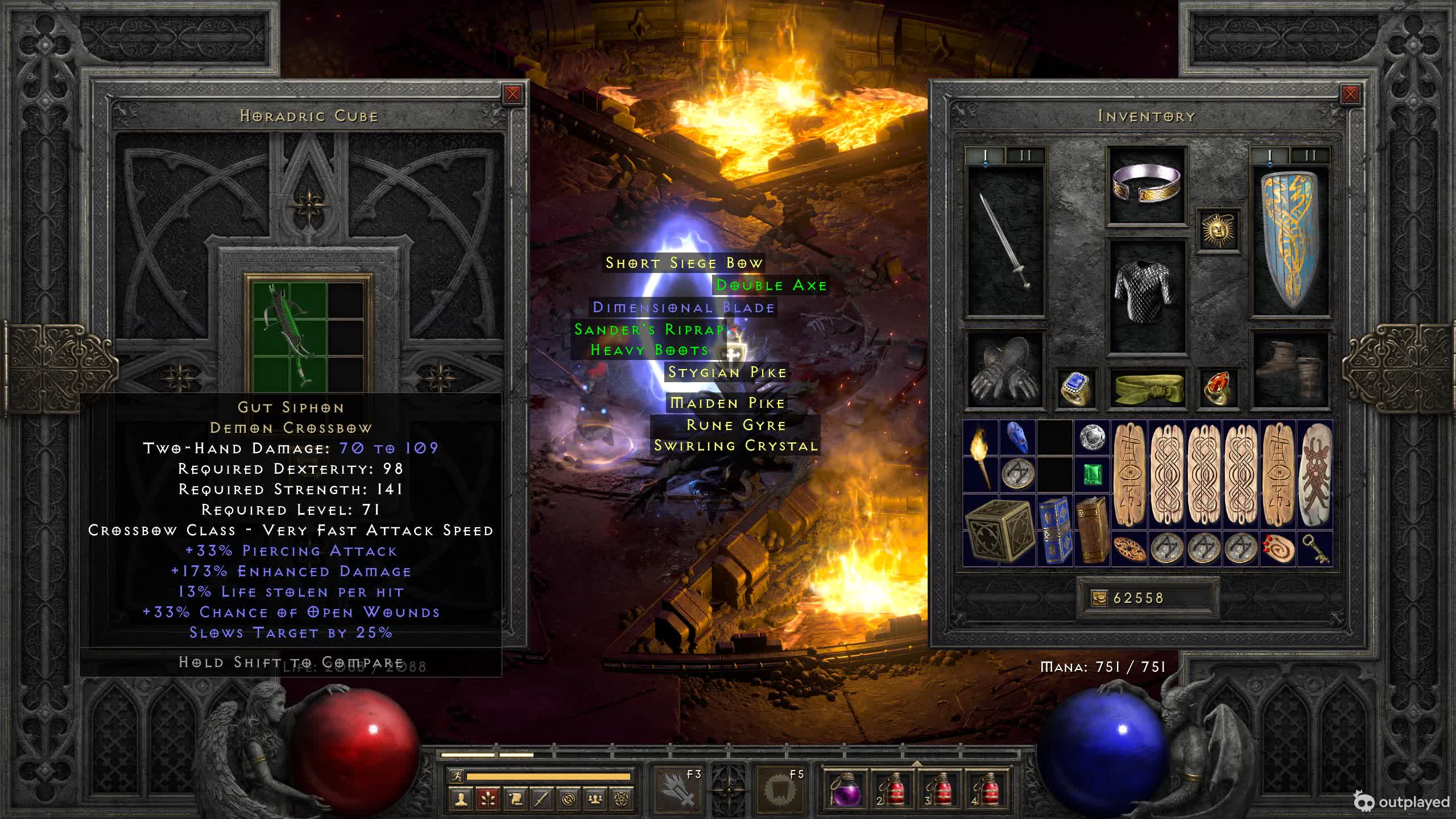Select the green sash belt slot

[x=1147, y=388]
